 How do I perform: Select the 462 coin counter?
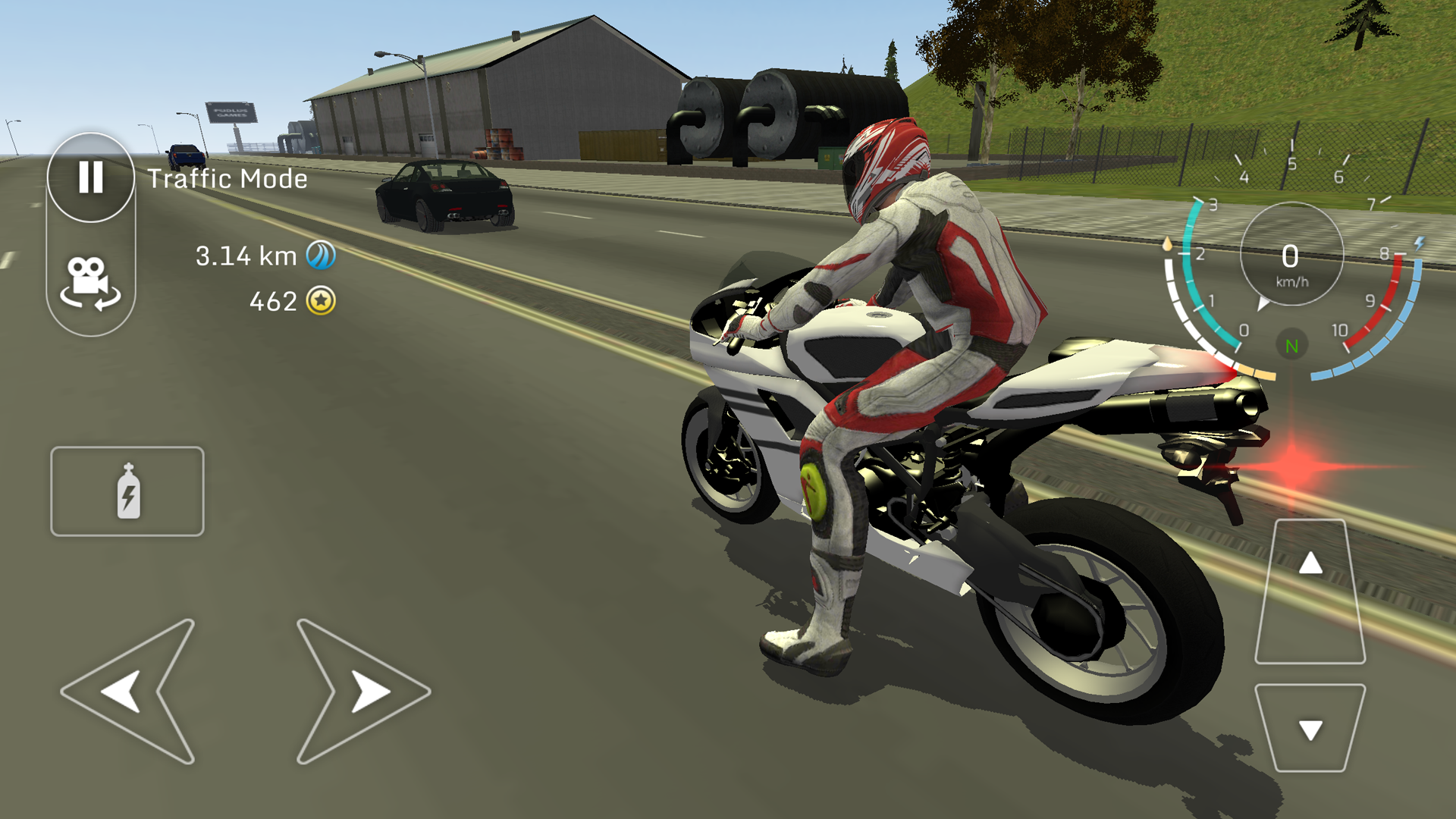pos(273,302)
